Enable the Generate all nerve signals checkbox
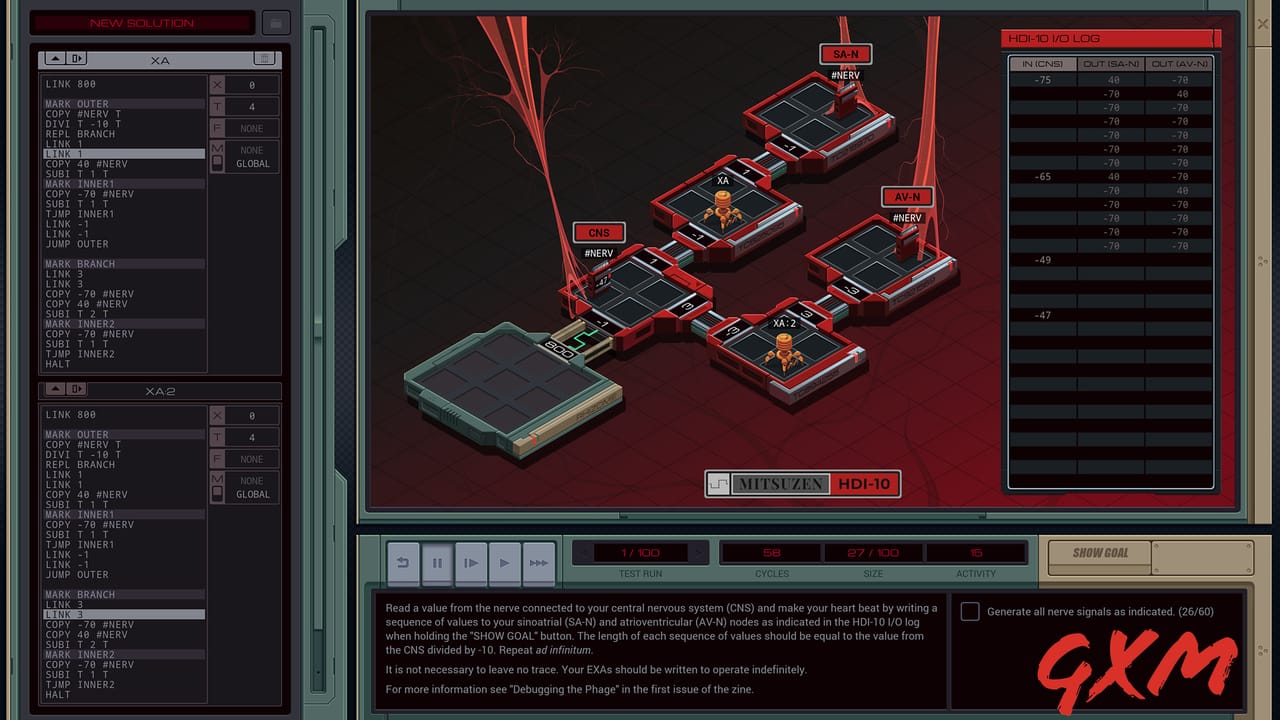The height and width of the screenshot is (720, 1280). pyautogui.click(x=969, y=610)
